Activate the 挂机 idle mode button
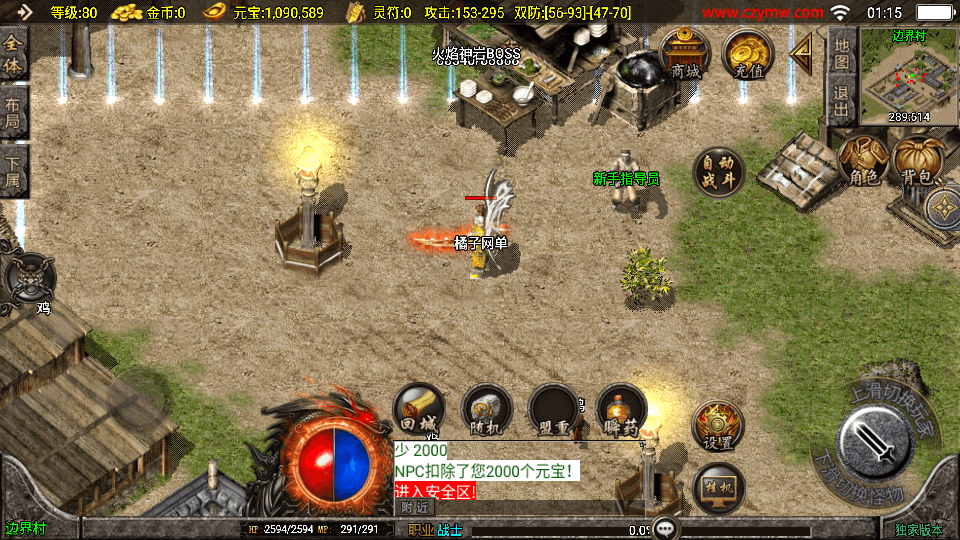The image size is (960, 540). point(717,488)
